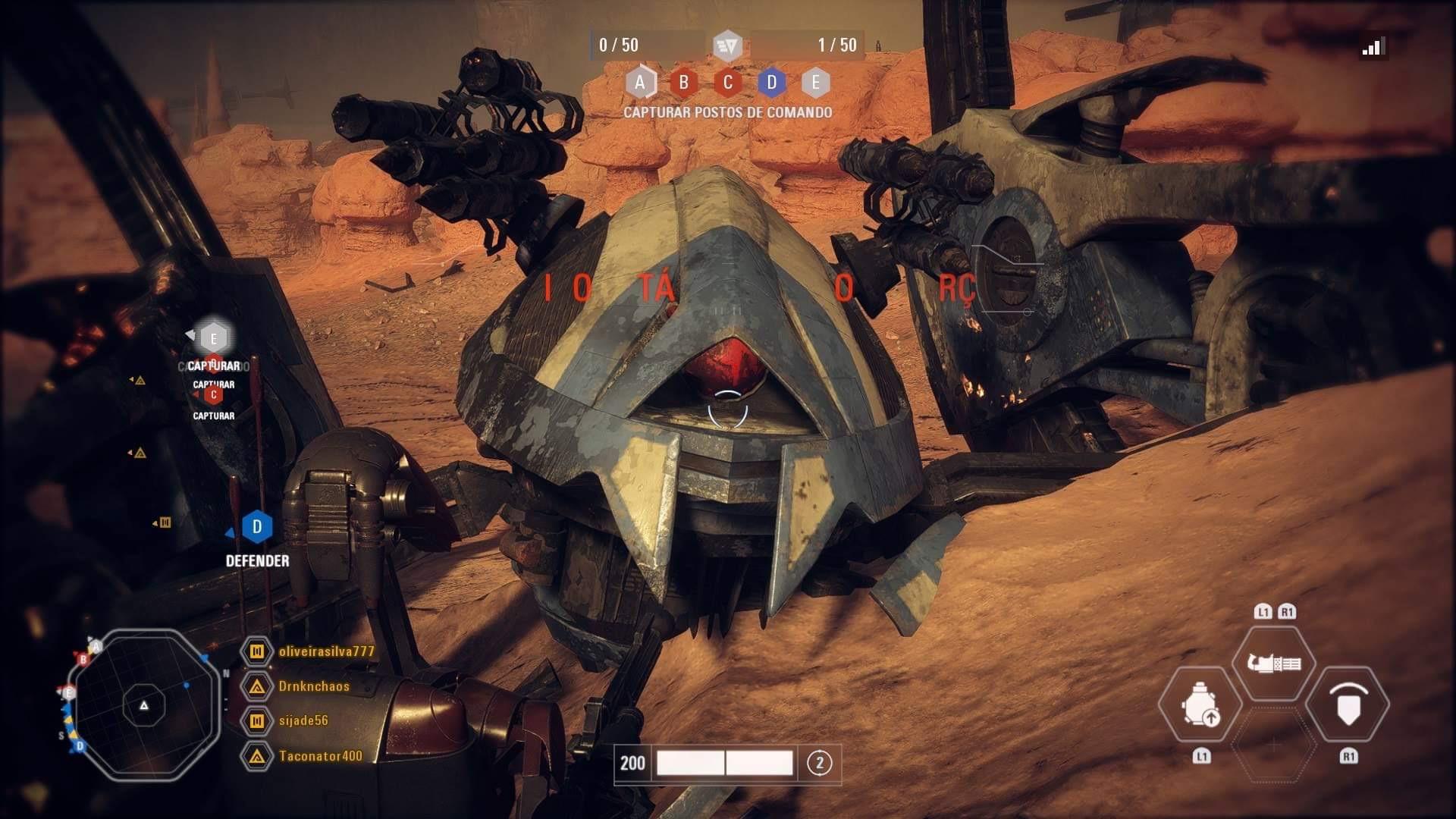Activate the left droid ability hexagon
Viewport: 1456px width, 819px height.
[x=1200, y=704]
